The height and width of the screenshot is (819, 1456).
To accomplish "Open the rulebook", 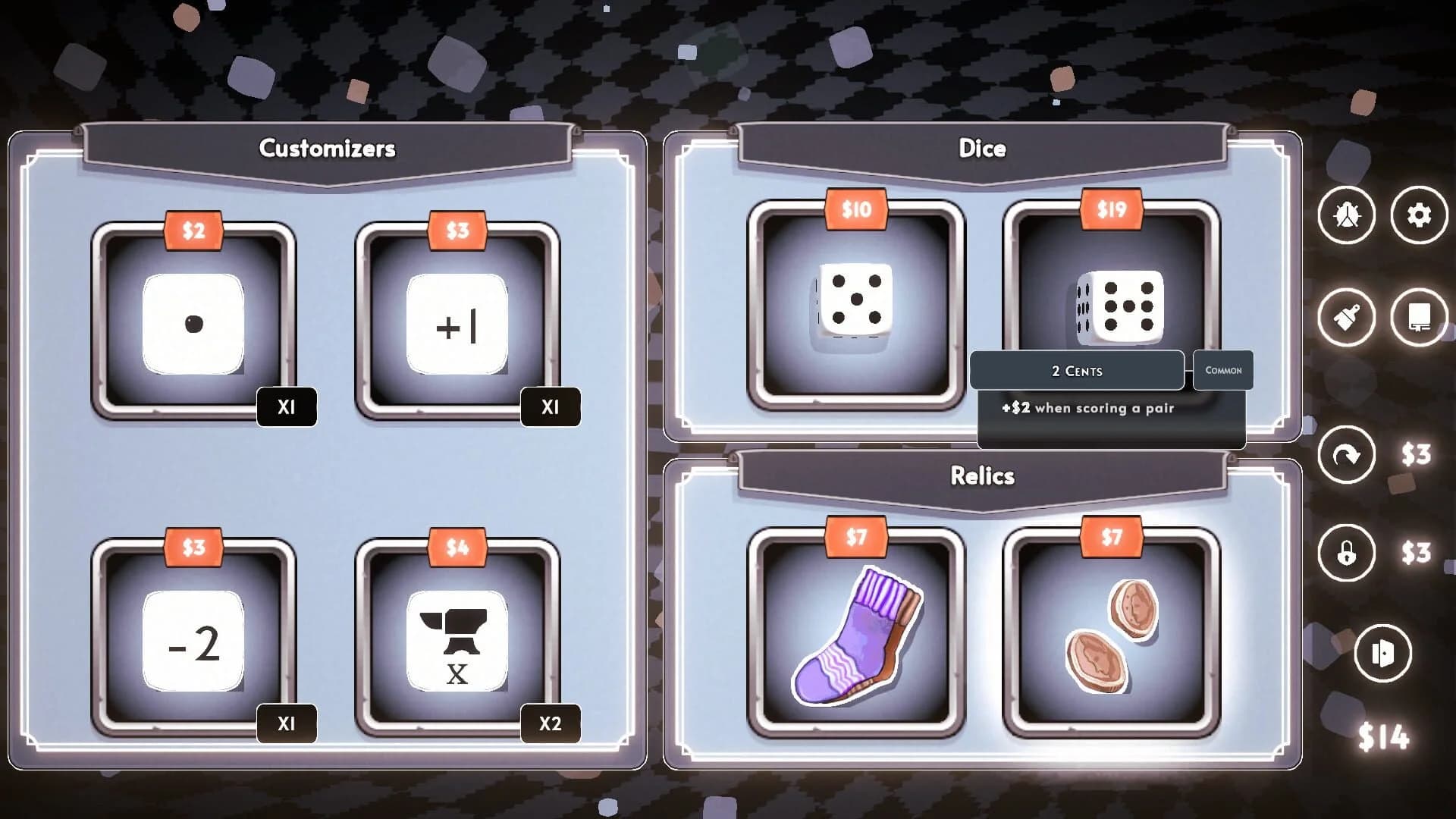I will (1417, 318).
